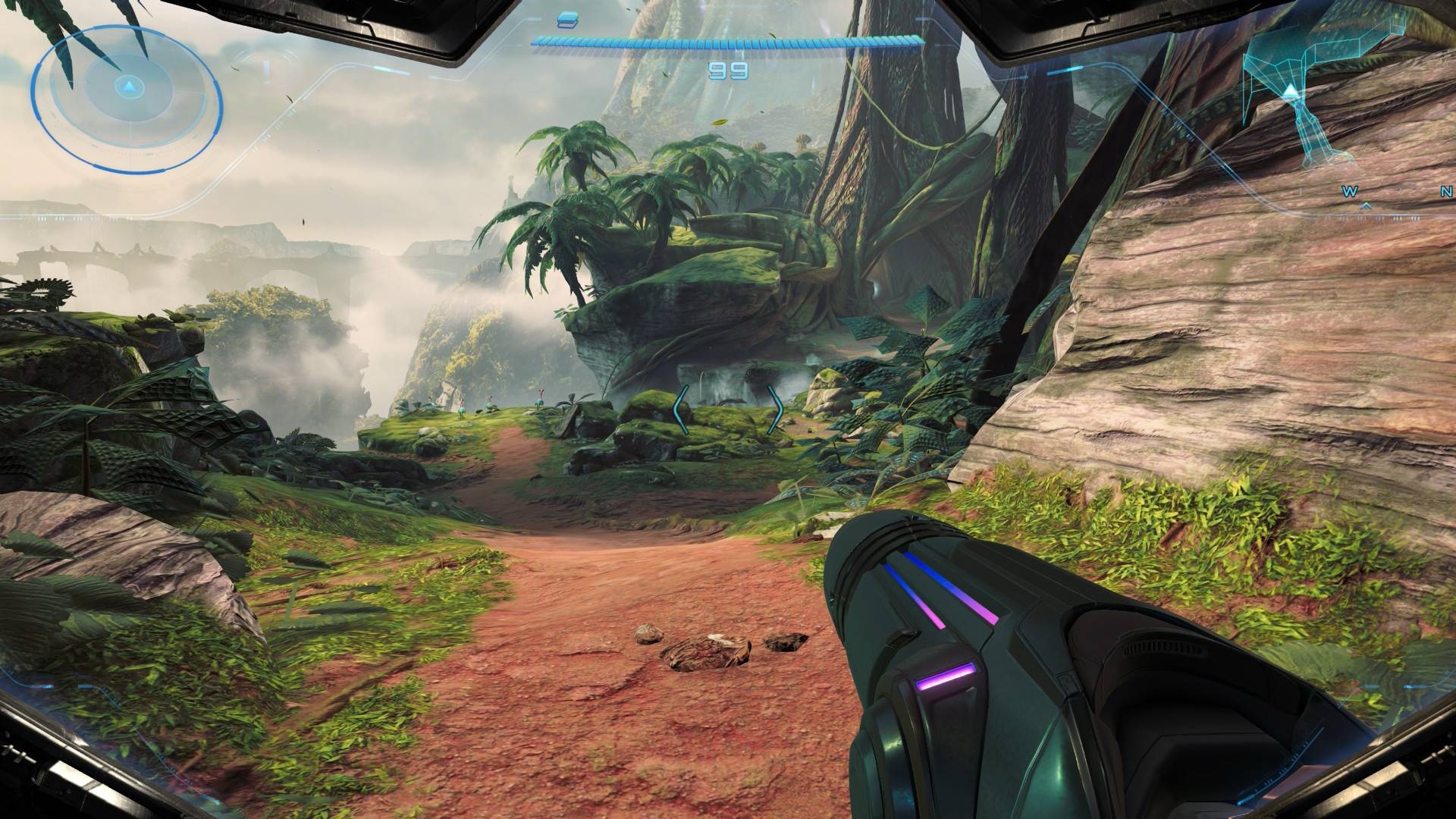Click the circular enemy radar
This screenshot has height=819, width=1456.
(x=127, y=96)
